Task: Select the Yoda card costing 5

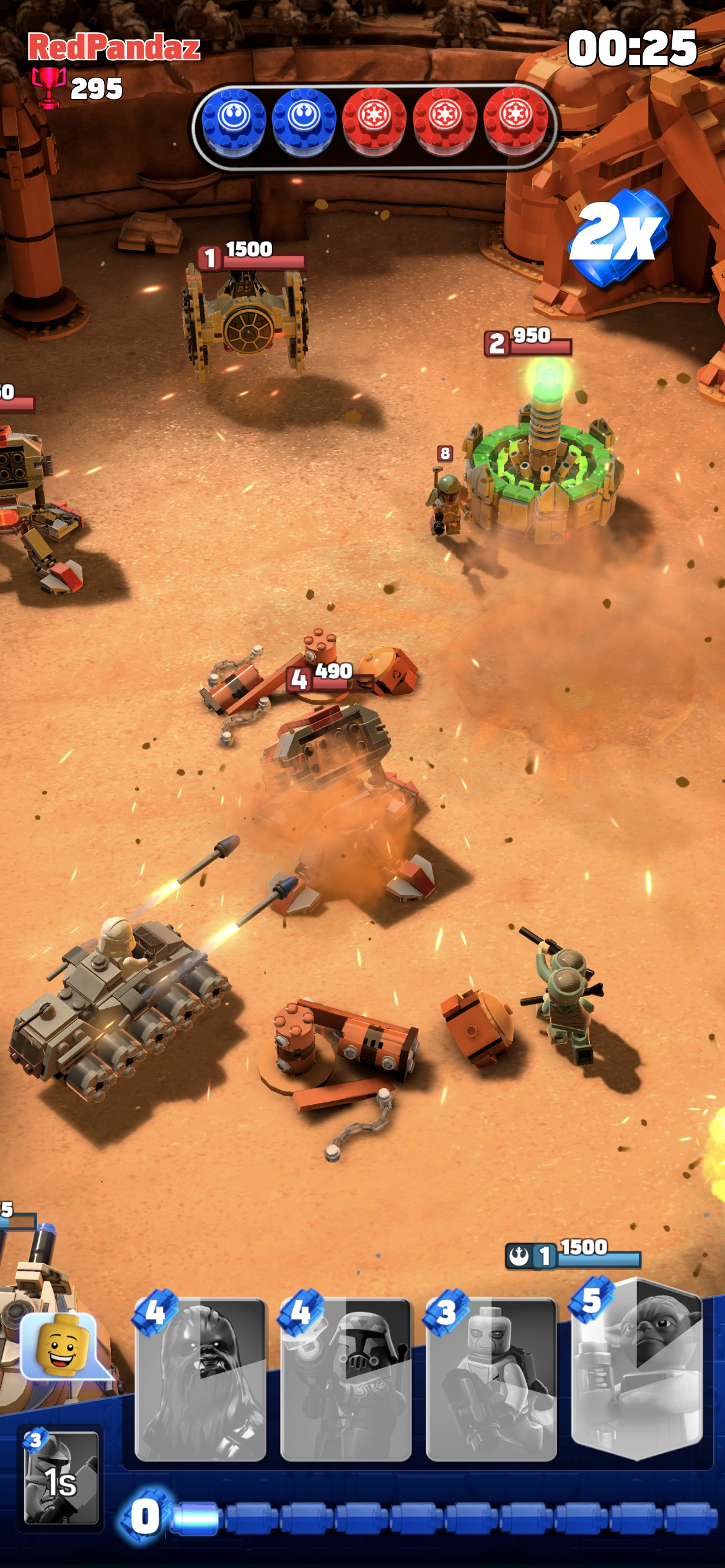Action: click(x=637, y=1367)
